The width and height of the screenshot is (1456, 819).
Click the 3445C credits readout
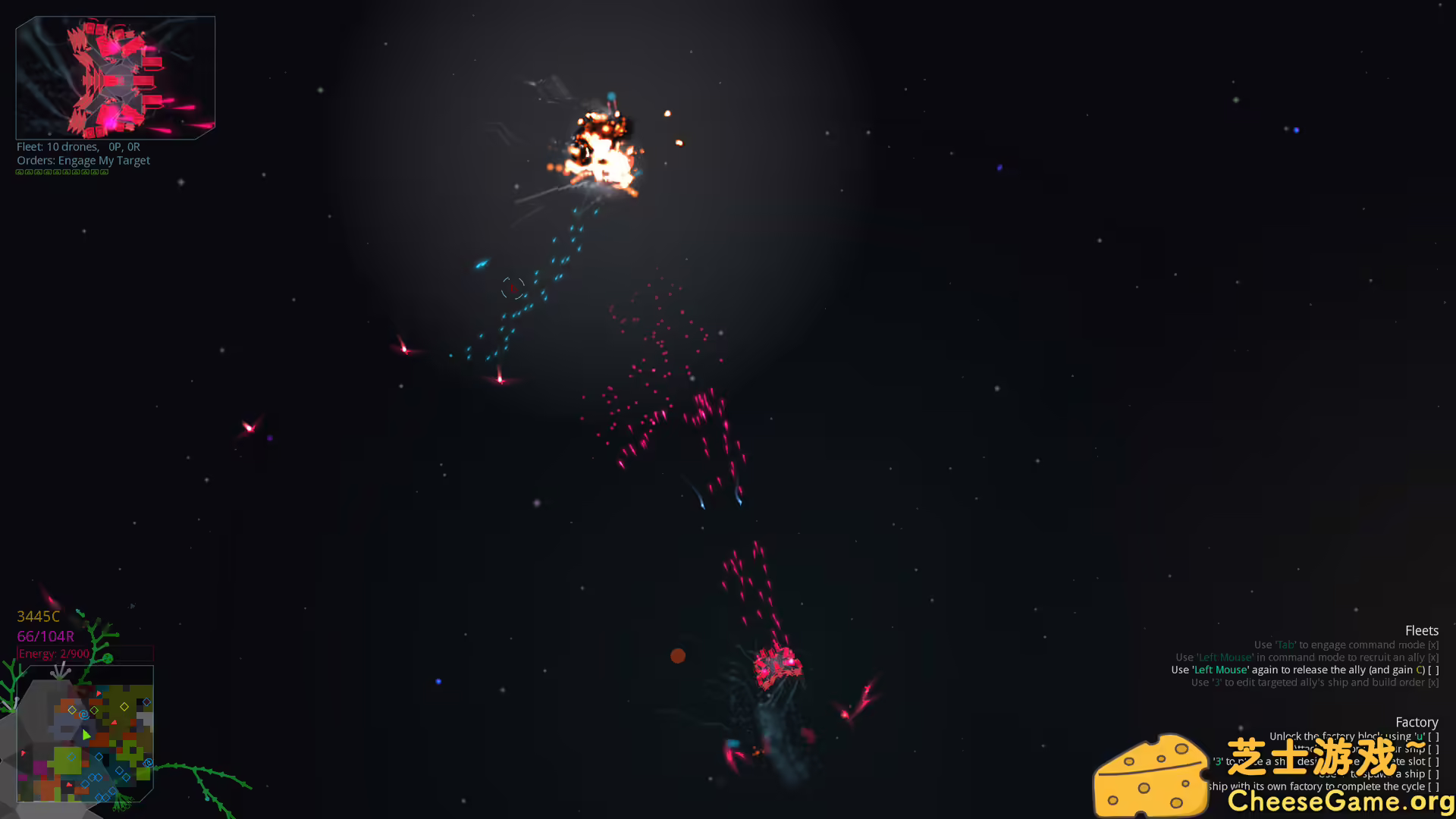coord(39,617)
